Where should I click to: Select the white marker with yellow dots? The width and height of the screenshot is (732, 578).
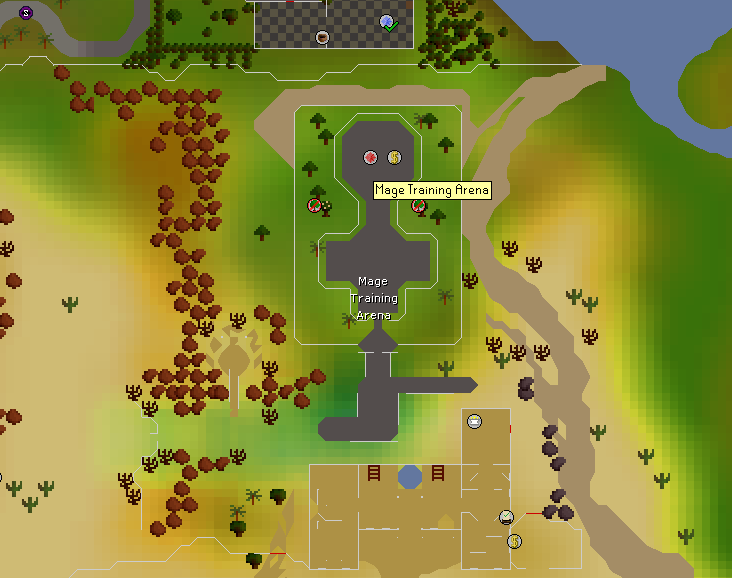474,421
